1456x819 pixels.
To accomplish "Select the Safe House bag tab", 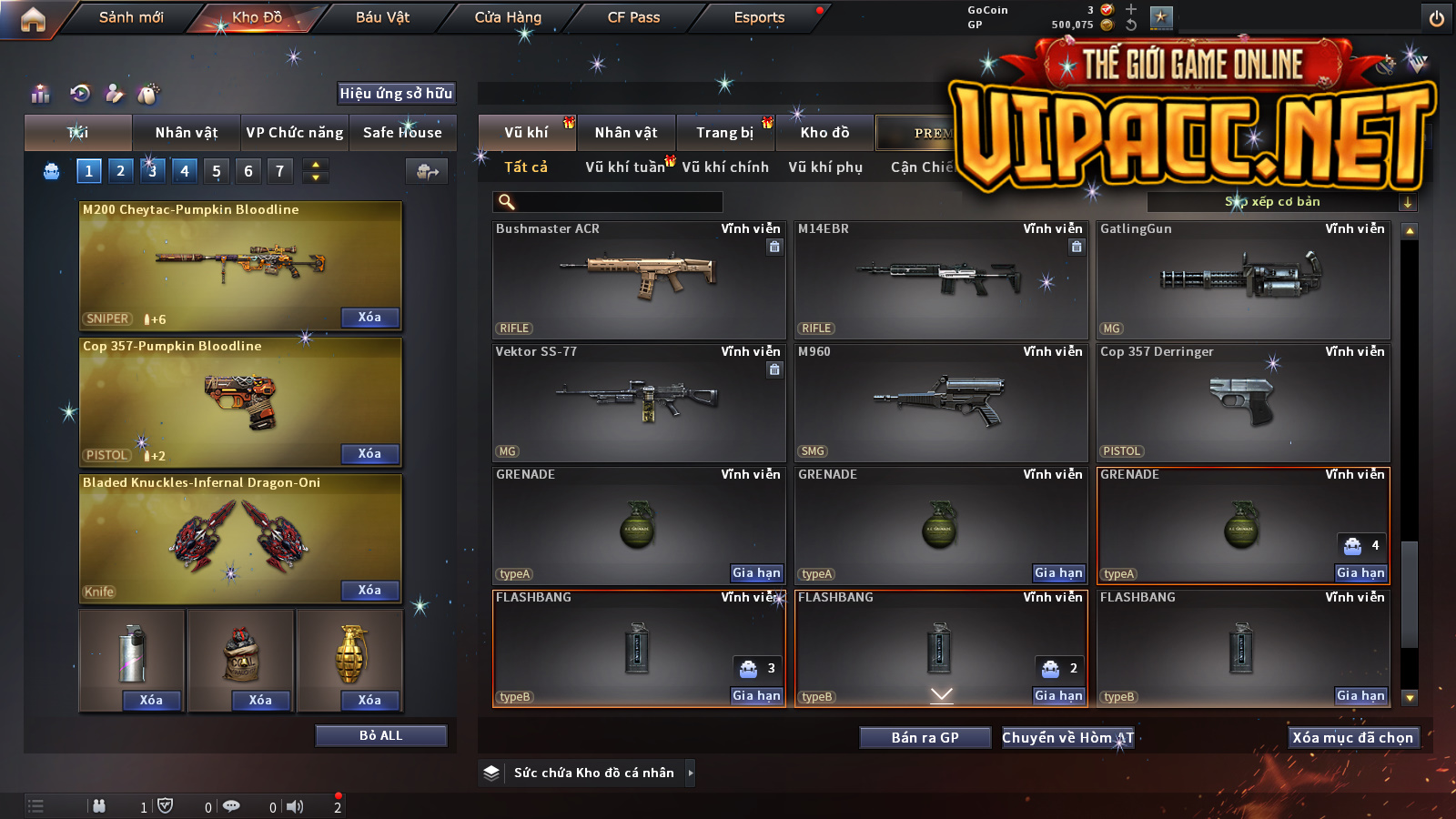I will point(402,133).
